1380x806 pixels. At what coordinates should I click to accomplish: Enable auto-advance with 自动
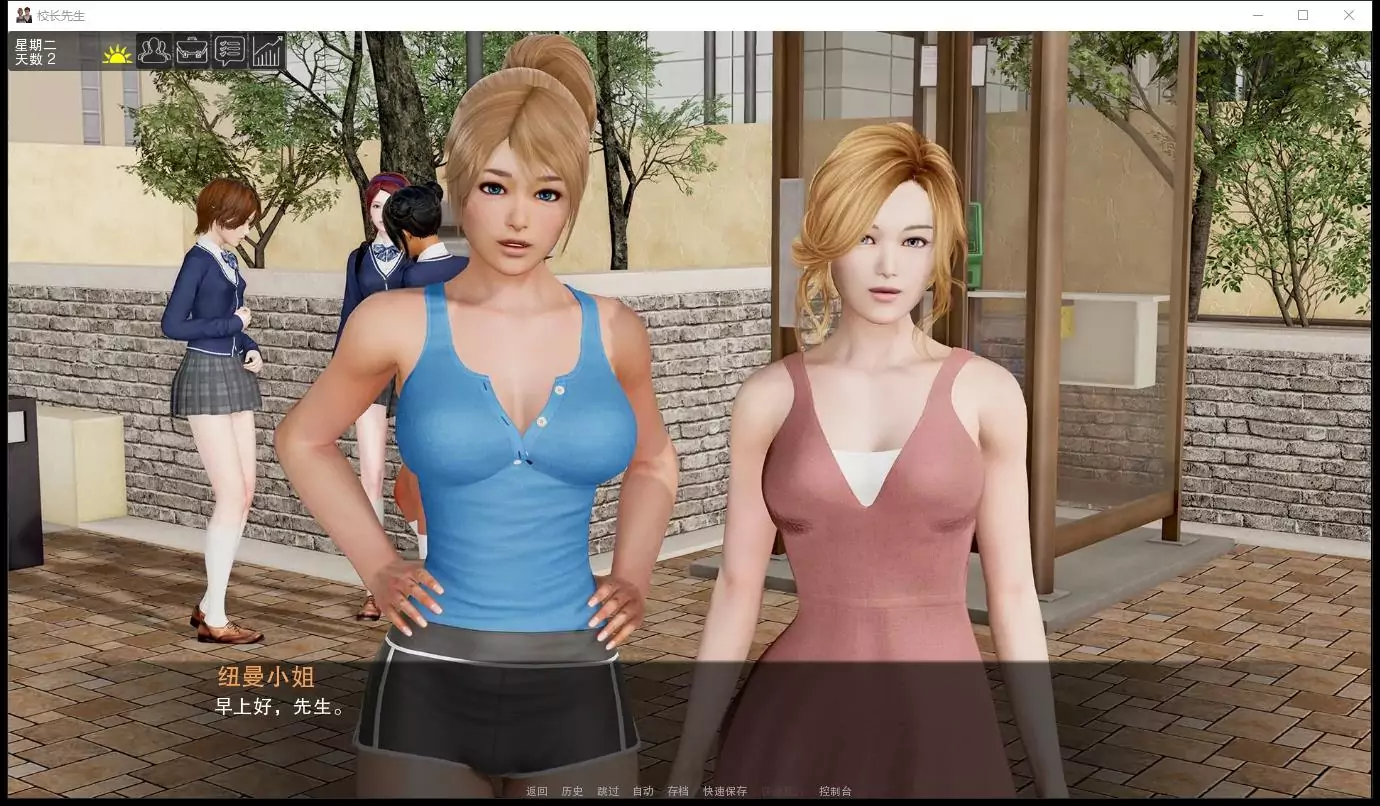tap(642, 790)
